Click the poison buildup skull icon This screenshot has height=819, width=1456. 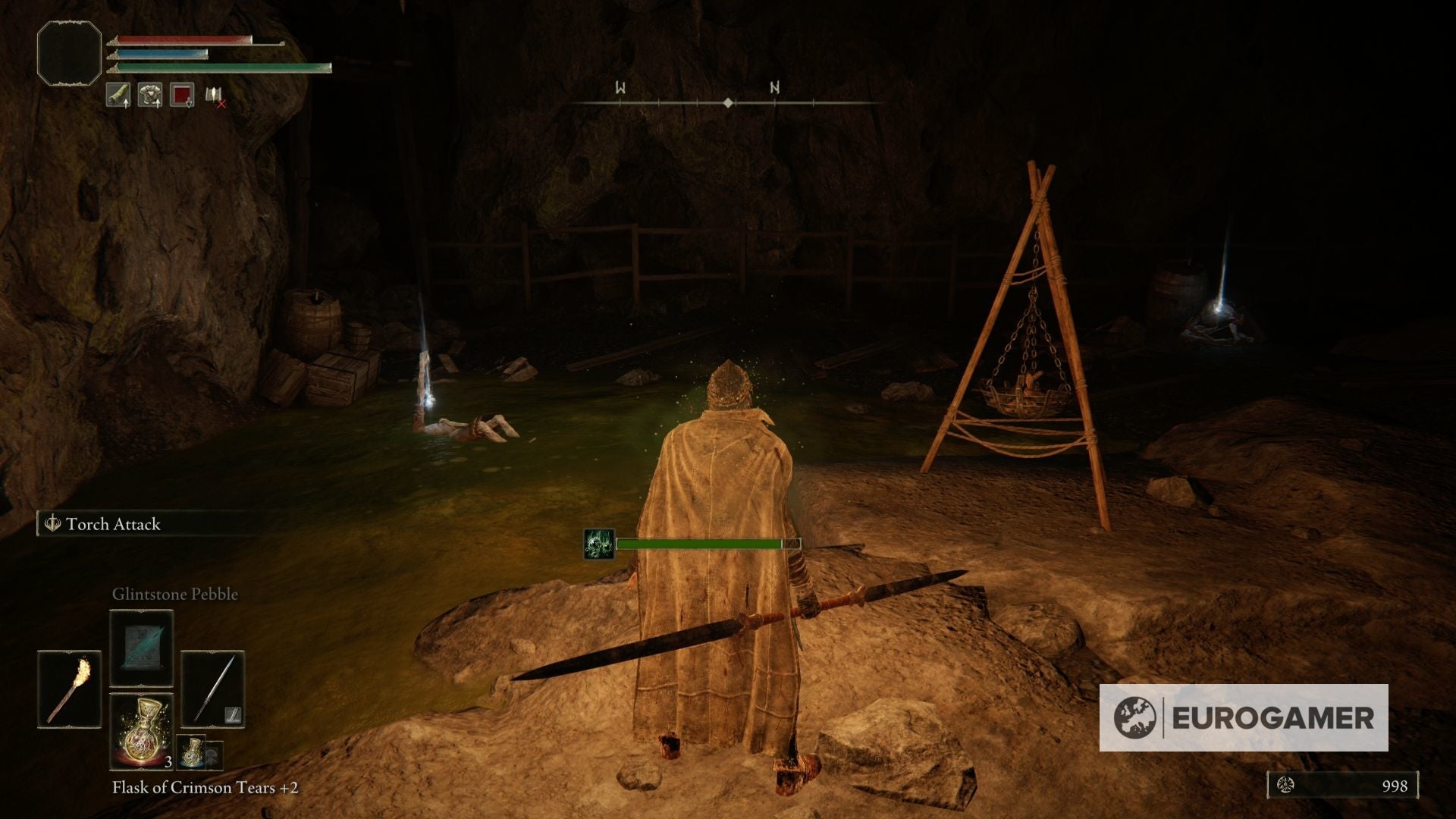598,544
